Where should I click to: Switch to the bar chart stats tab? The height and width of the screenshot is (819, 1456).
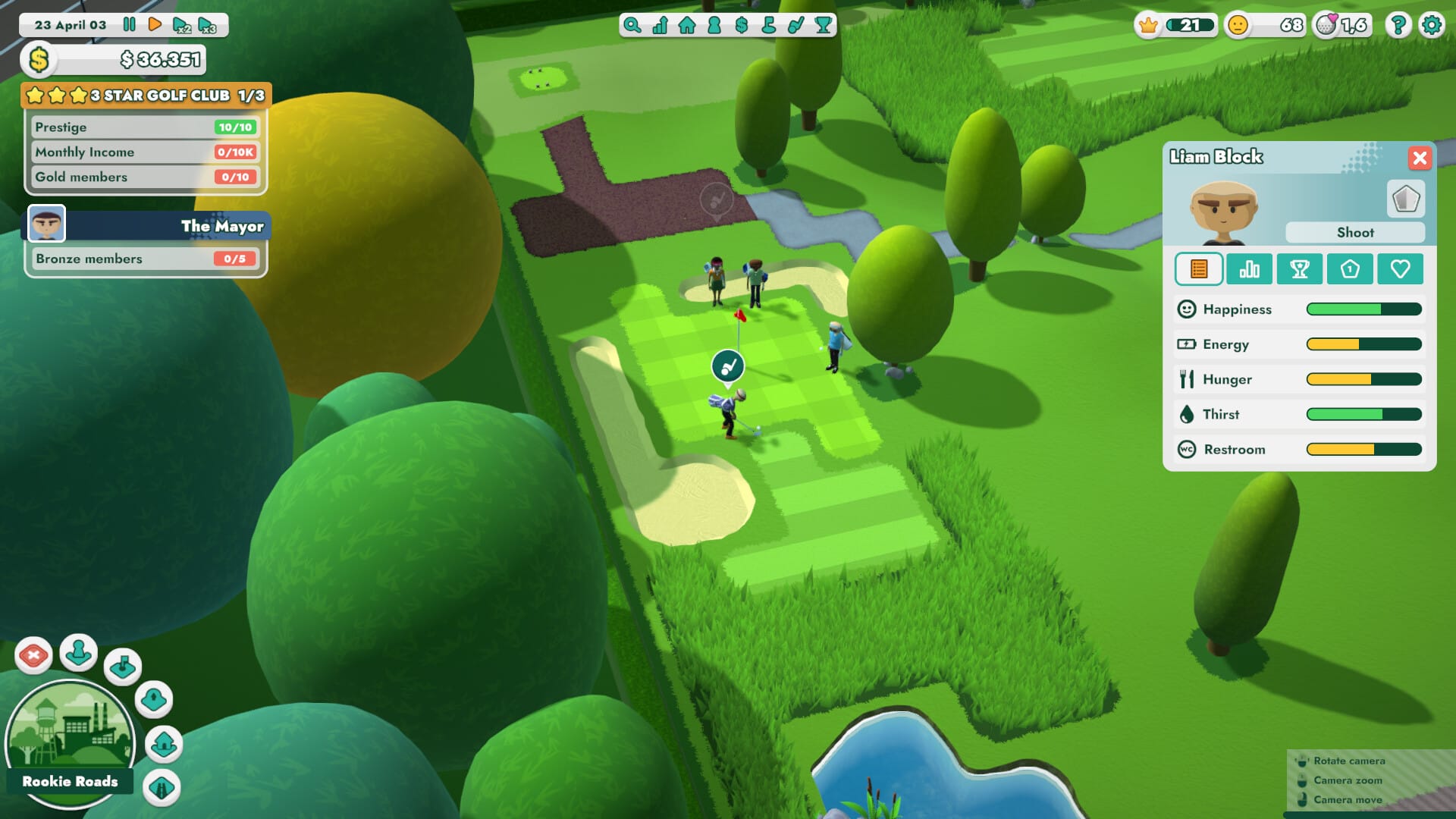pos(1249,269)
